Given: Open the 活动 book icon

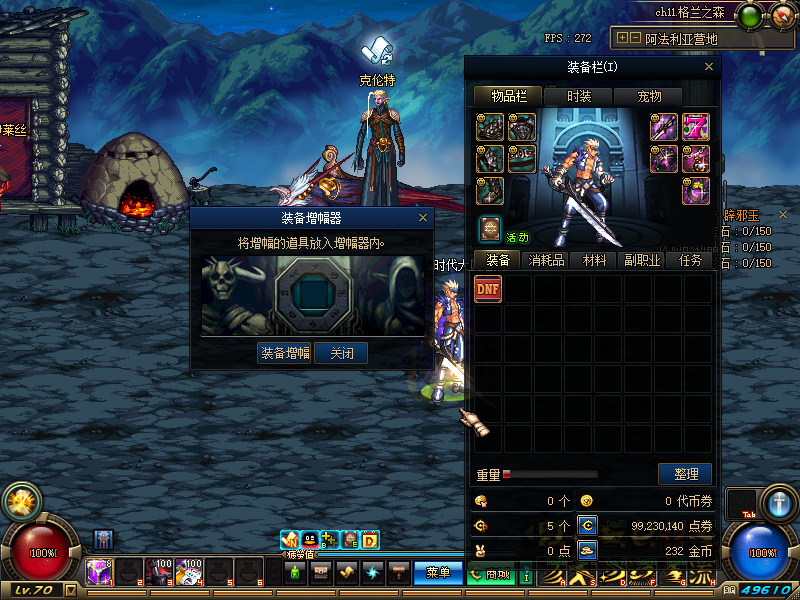Looking at the screenshot, I should point(489,229).
